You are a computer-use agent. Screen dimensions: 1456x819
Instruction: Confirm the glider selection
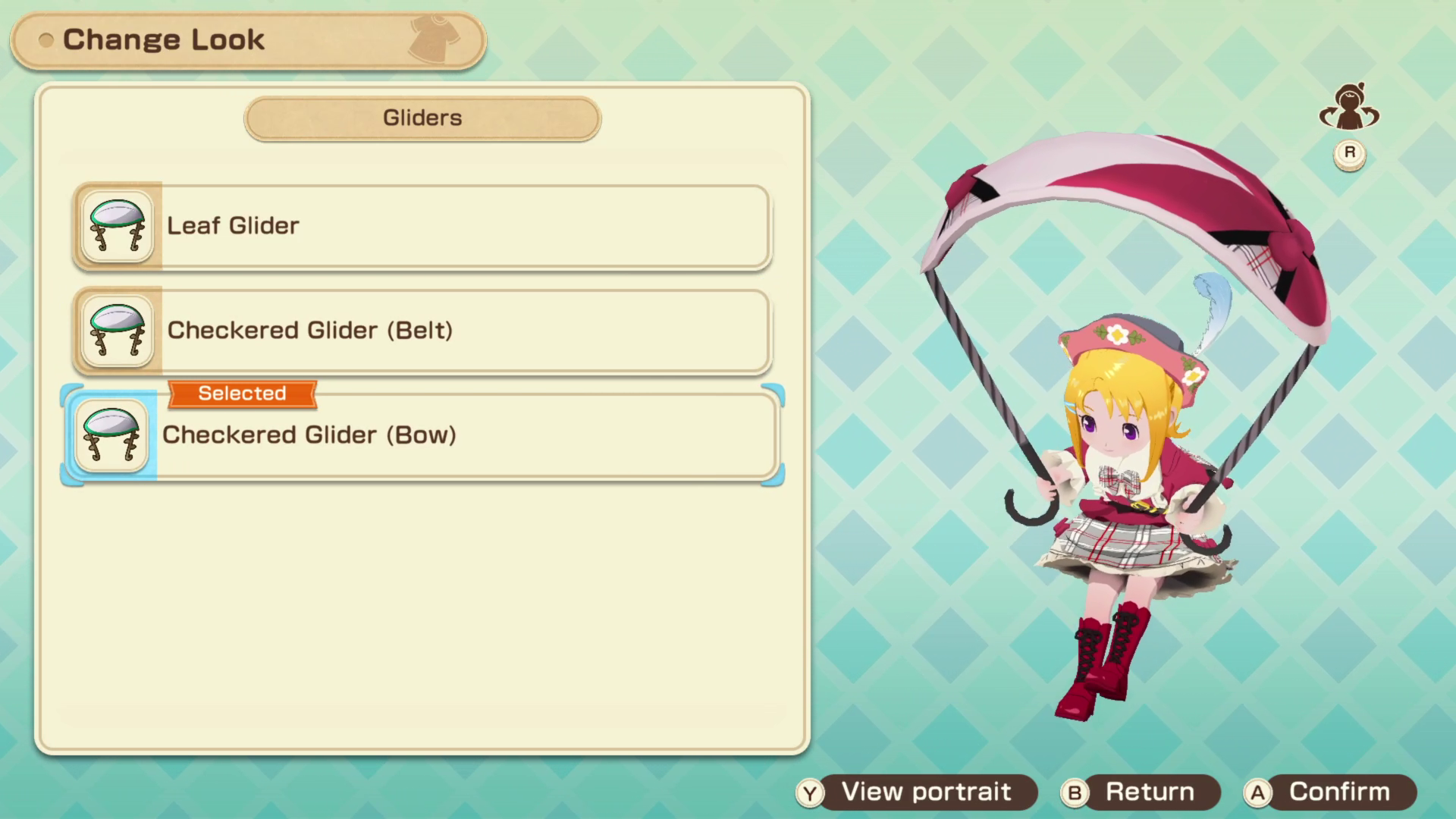[x=1329, y=792]
